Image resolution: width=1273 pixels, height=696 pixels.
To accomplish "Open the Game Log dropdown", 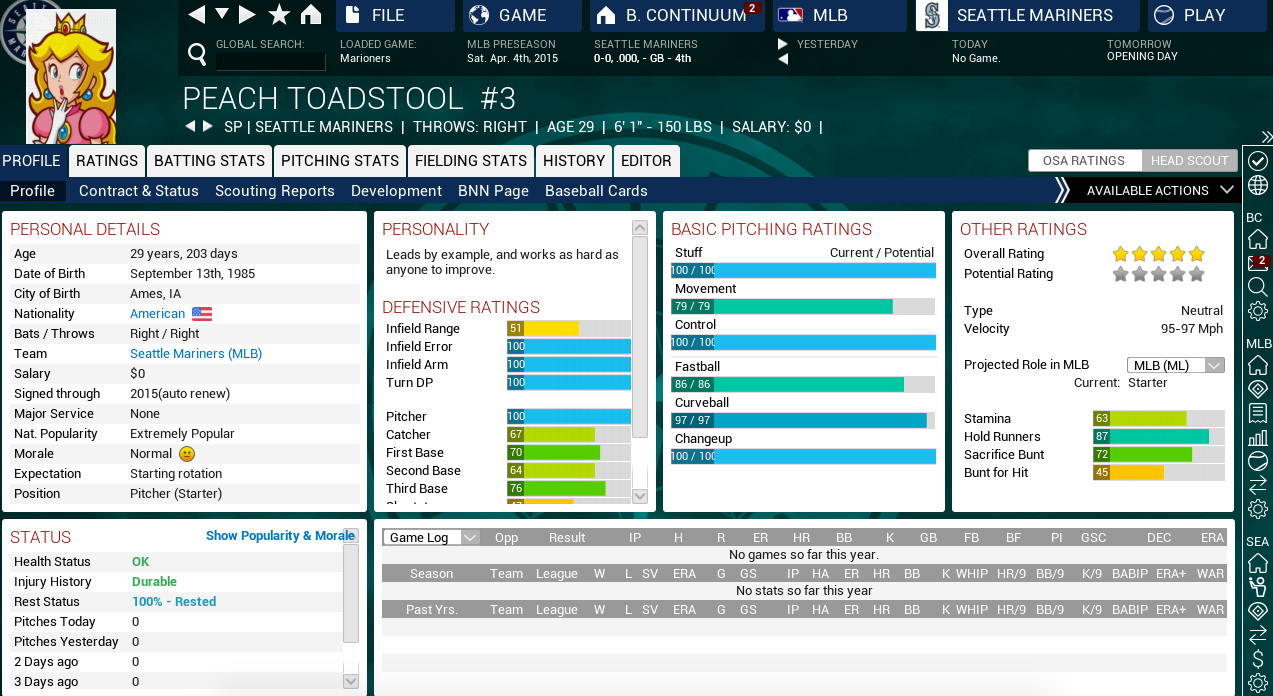I will (431, 538).
